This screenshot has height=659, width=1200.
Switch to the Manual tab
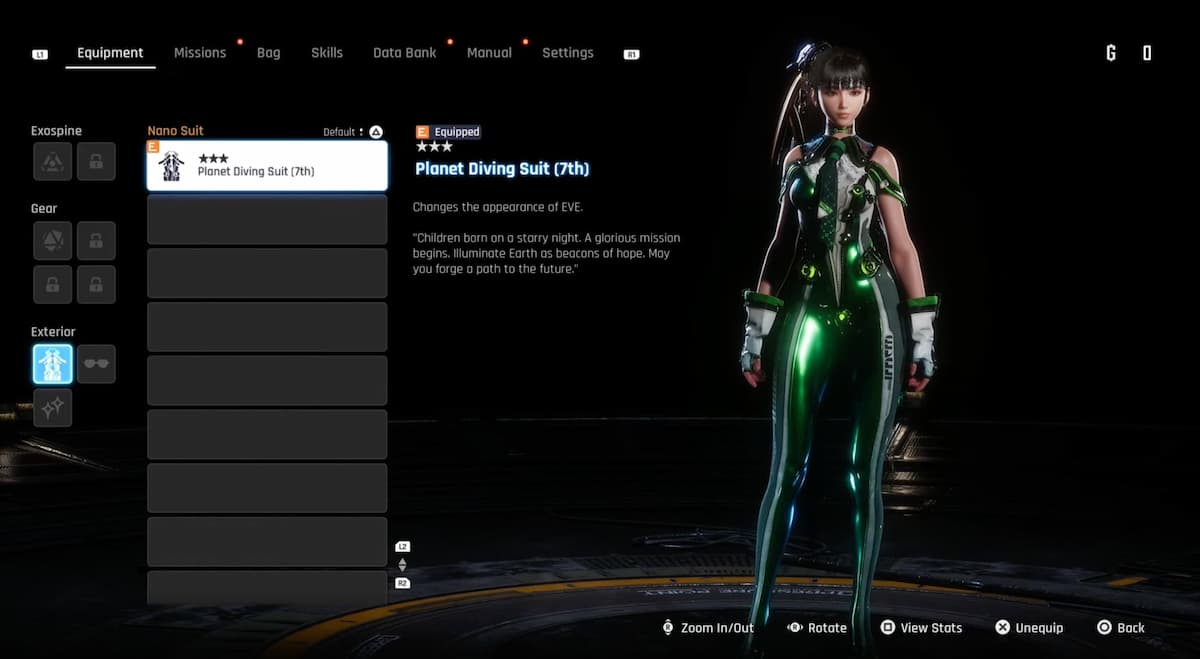489,53
